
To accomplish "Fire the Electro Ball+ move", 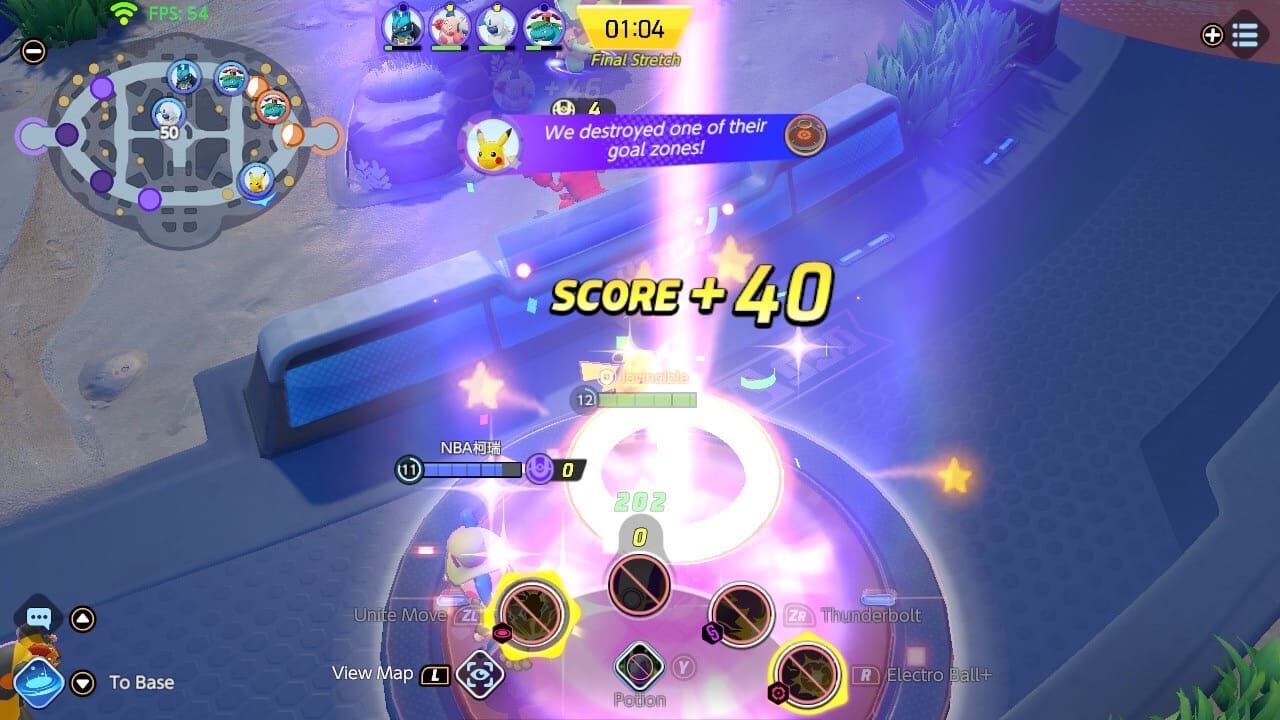I will pyautogui.click(x=807, y=673).
